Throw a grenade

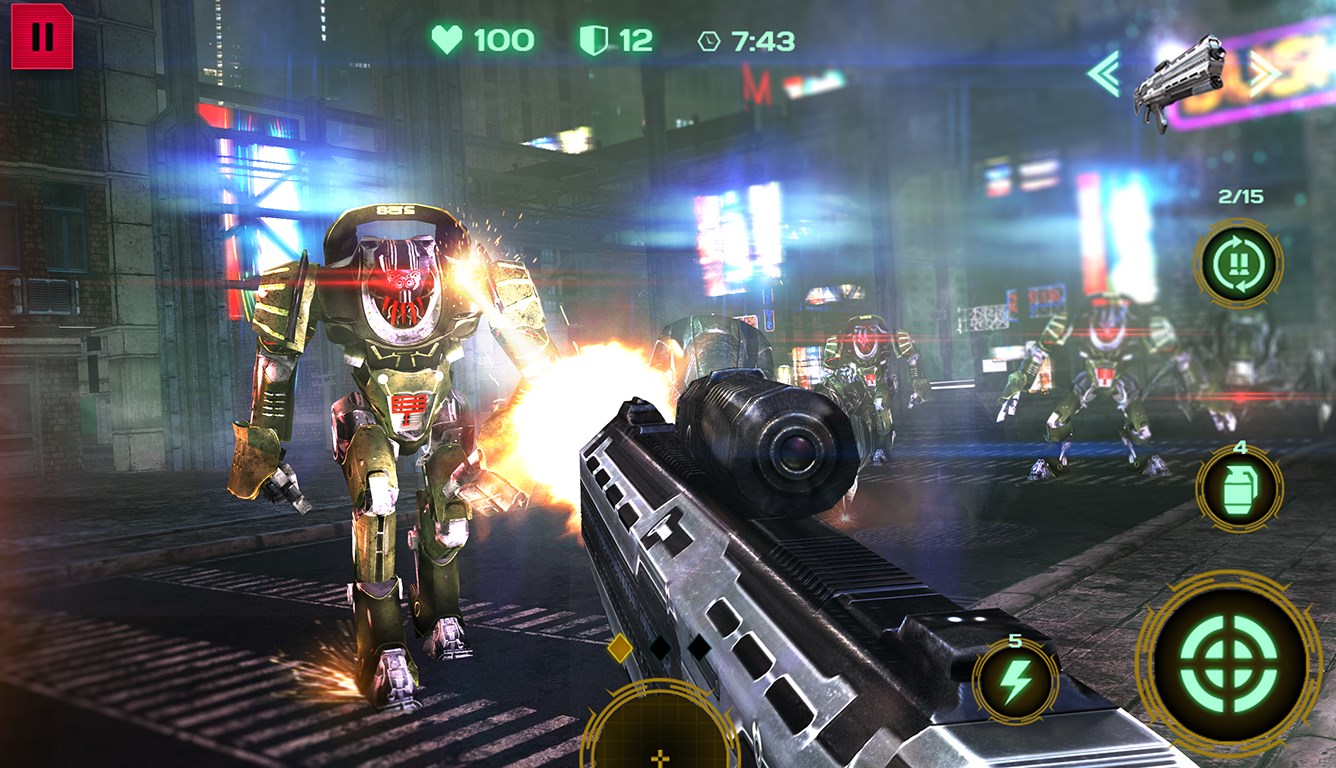click(x=1239, y=489)
